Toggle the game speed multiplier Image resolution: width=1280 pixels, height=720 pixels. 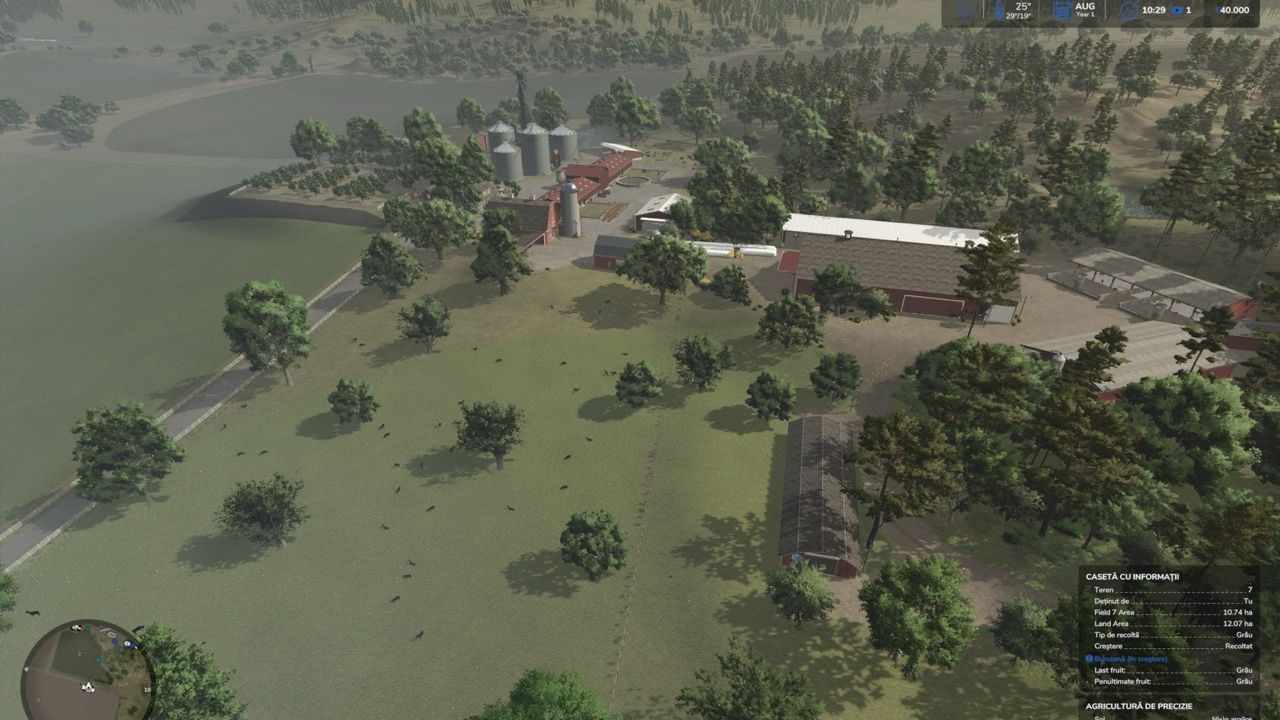[x=1186, y=10]
